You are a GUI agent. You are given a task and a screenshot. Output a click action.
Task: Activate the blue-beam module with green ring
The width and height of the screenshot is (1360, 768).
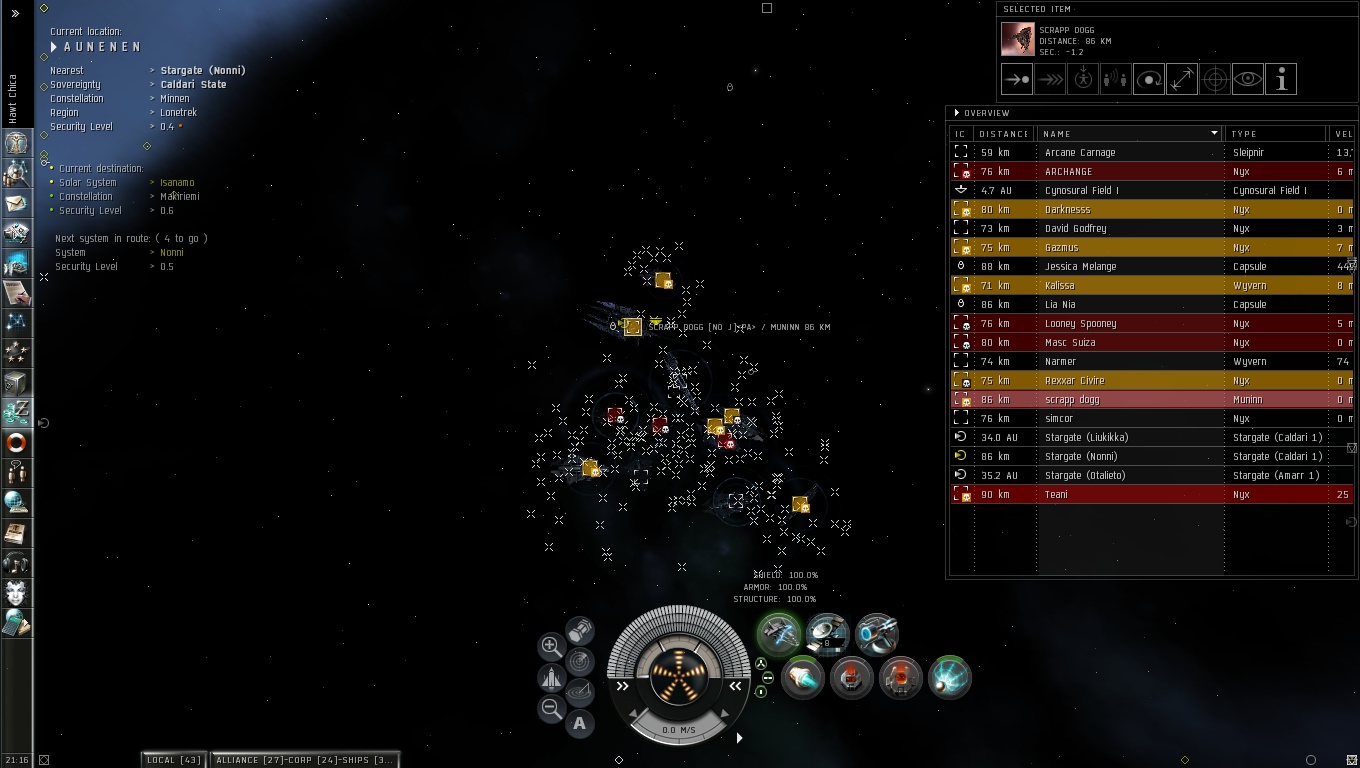pos(802,678)
